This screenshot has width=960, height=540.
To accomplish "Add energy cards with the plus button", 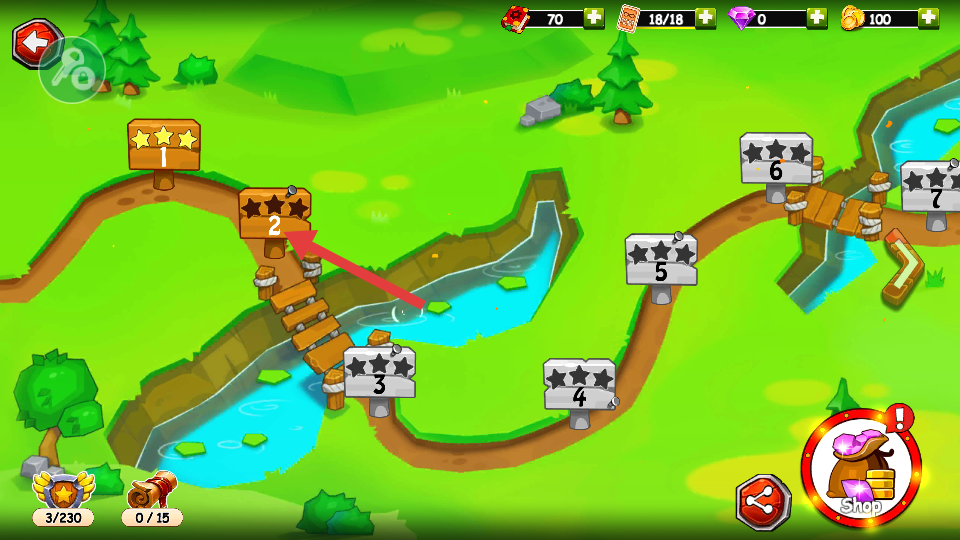I will (705, 18).
